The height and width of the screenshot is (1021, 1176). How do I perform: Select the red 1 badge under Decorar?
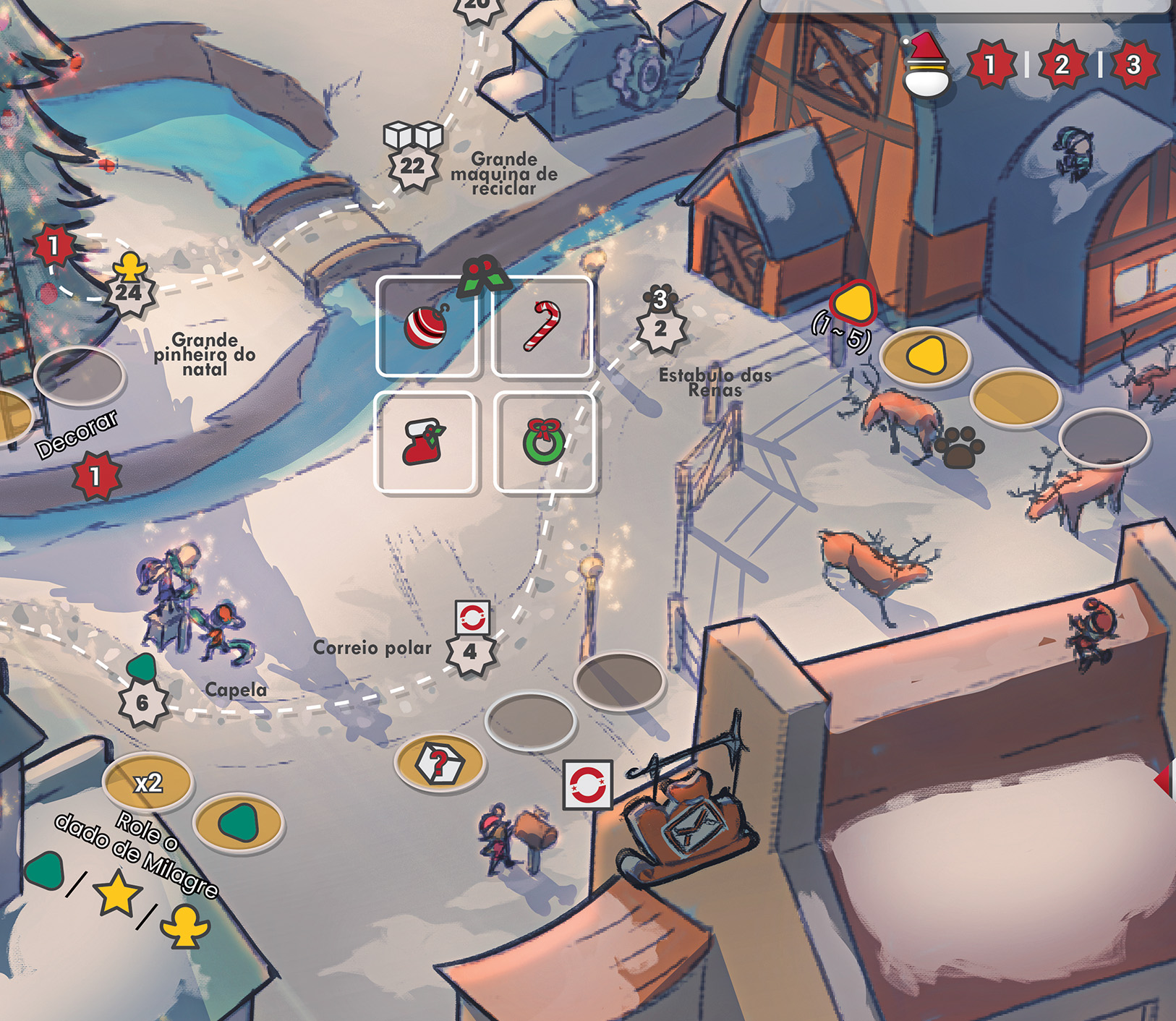[95, 477]
